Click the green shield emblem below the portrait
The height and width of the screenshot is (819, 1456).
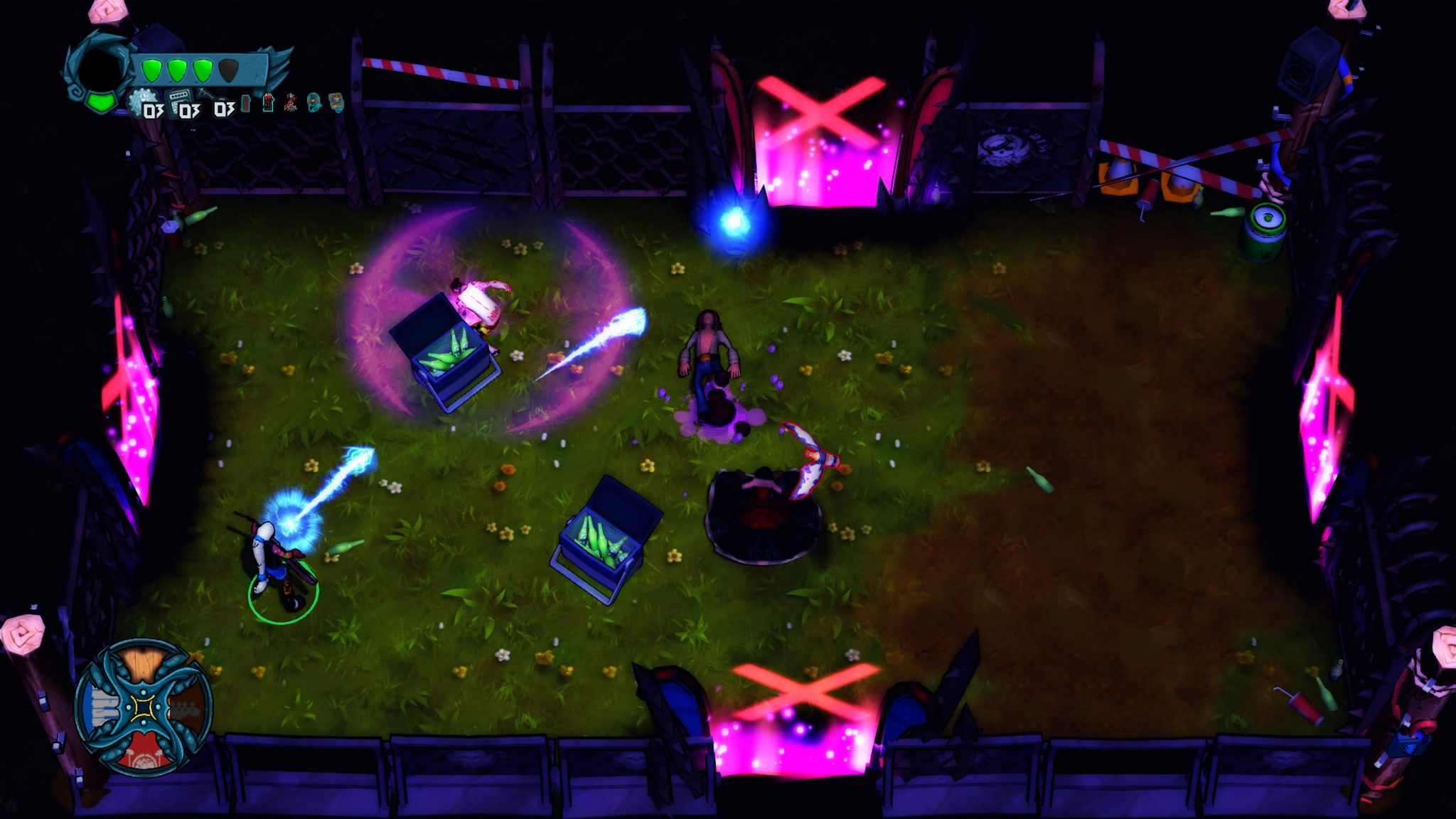[100, 102]
